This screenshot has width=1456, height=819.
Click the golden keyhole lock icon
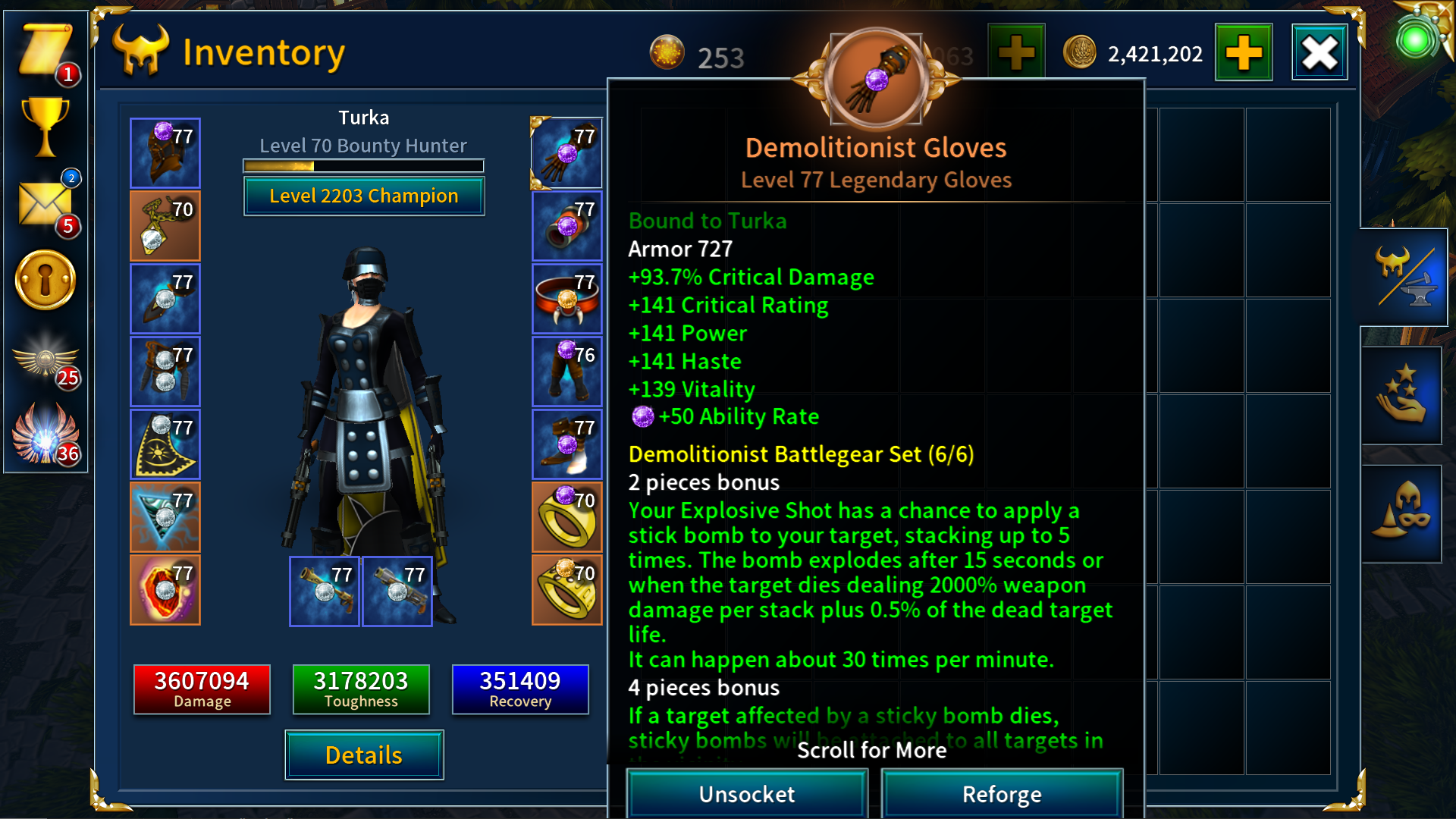tap(45, 279)
